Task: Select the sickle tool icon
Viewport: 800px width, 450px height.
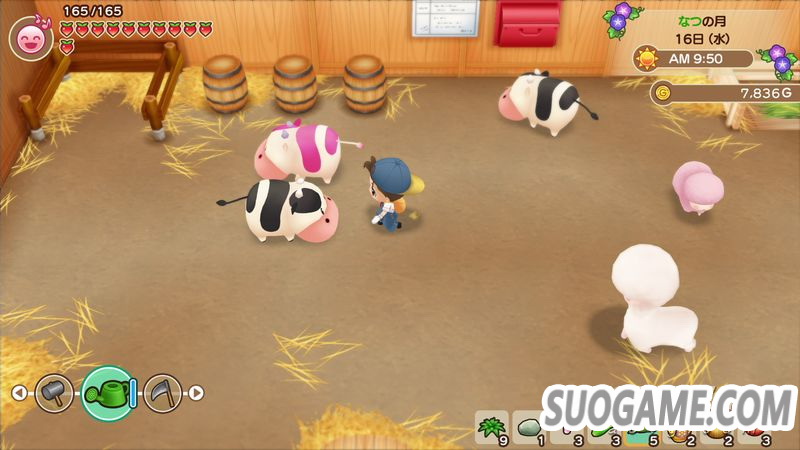Action: pyautogui.click(x=162, y=393)
